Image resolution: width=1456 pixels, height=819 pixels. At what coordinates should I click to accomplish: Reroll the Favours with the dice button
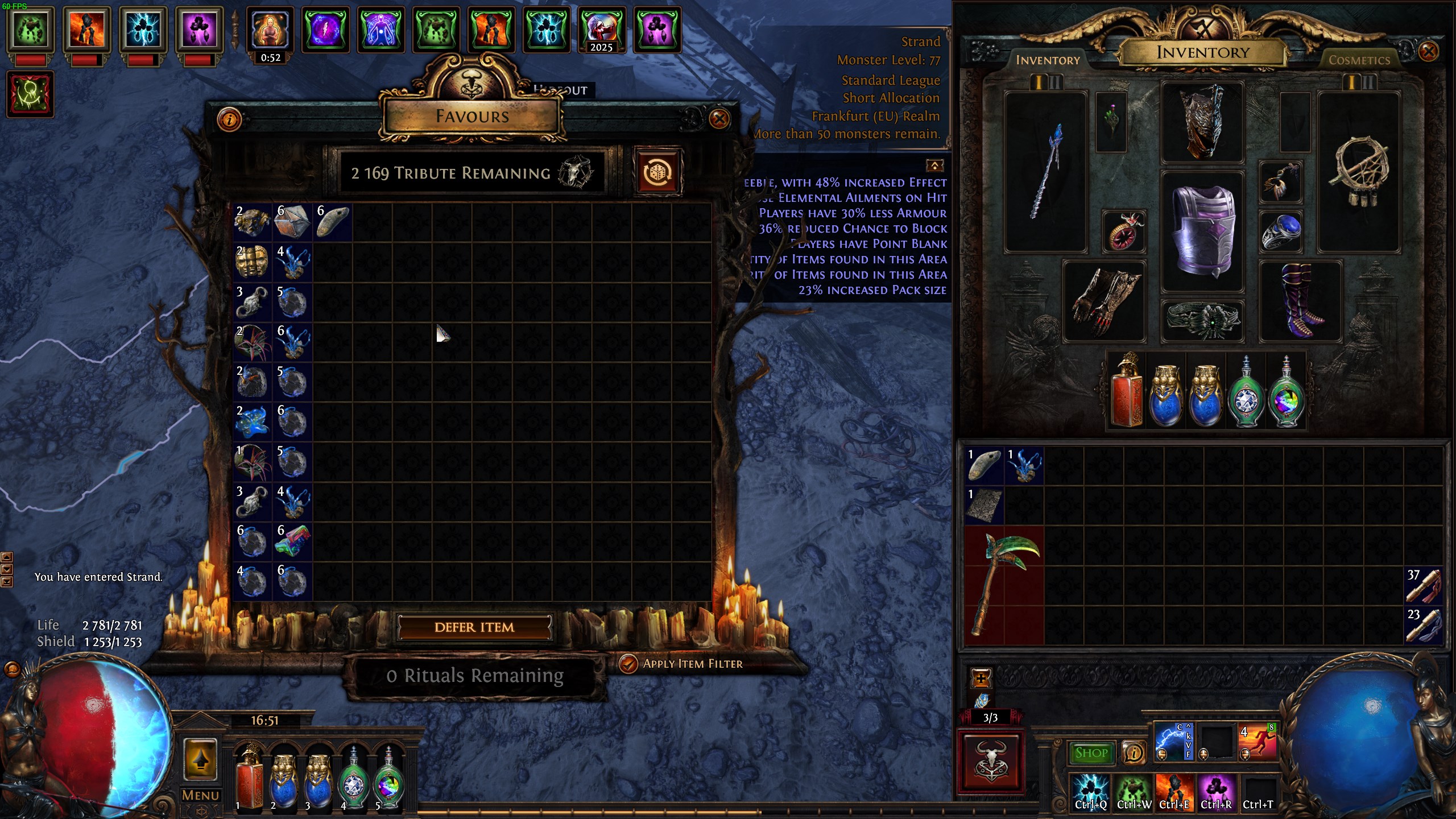(x=658, y=172)
